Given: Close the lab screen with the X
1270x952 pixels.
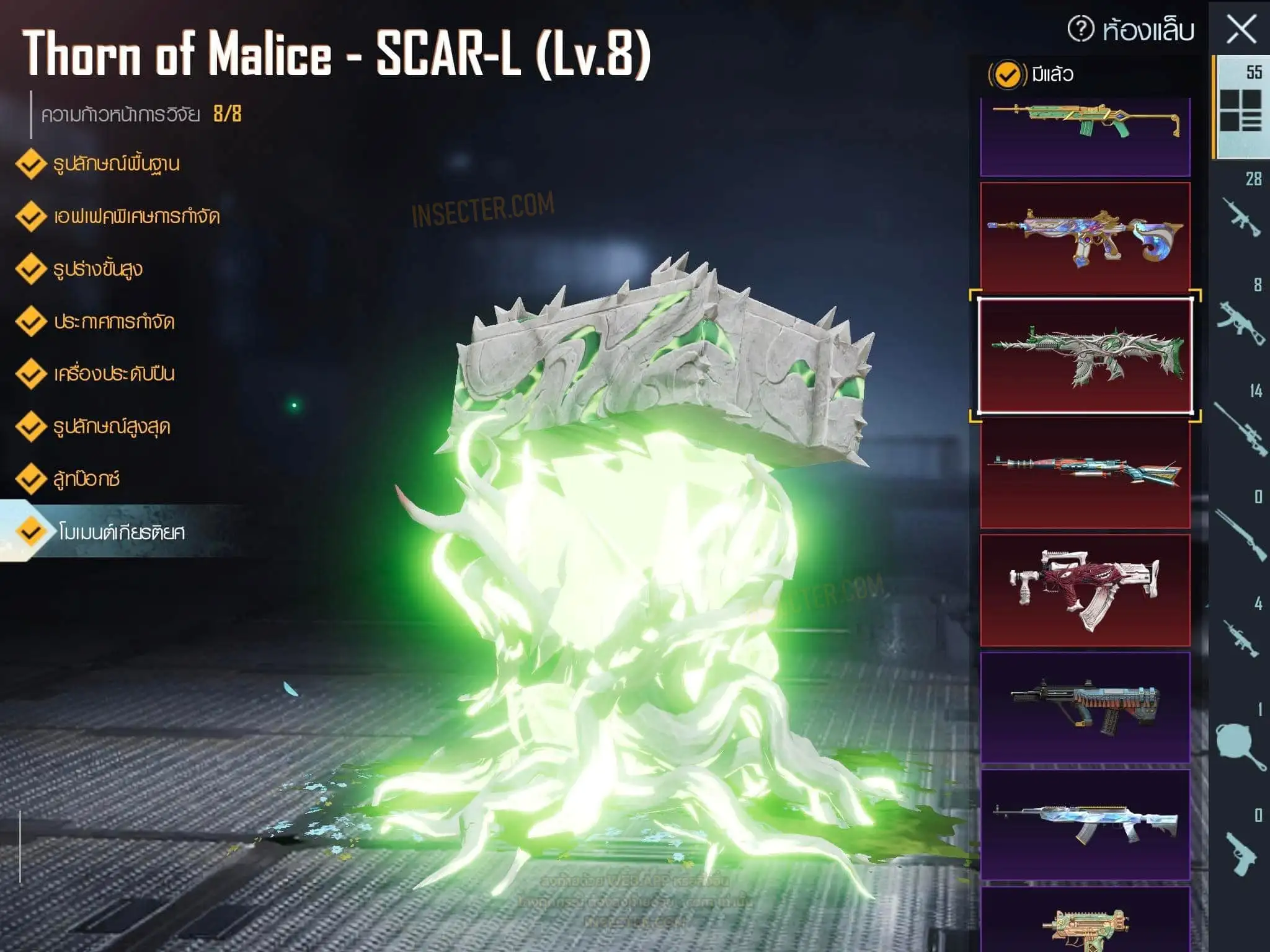Looking at the screenshot, I should click(1241, 29).
